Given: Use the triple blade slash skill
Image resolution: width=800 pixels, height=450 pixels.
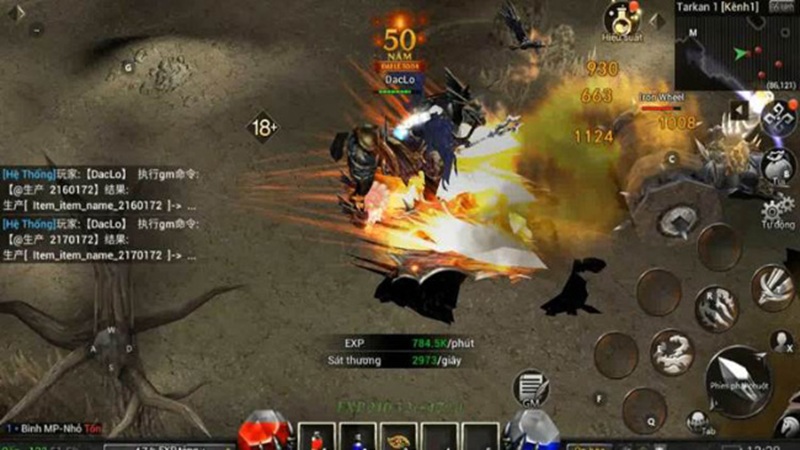Looking at the screenshot, I should (x=773, y=287).
